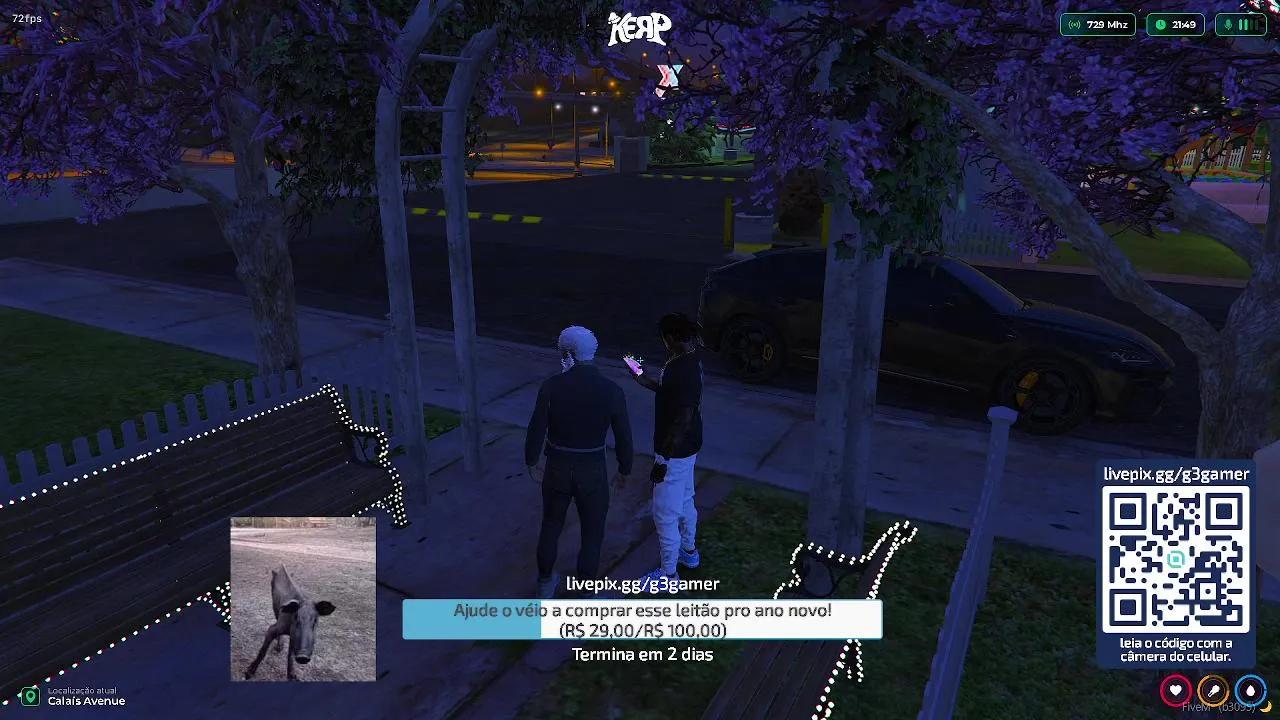Open the livepix.gg/g3gamer link above the goal
Screen dimensions: 1280x720
643,582
